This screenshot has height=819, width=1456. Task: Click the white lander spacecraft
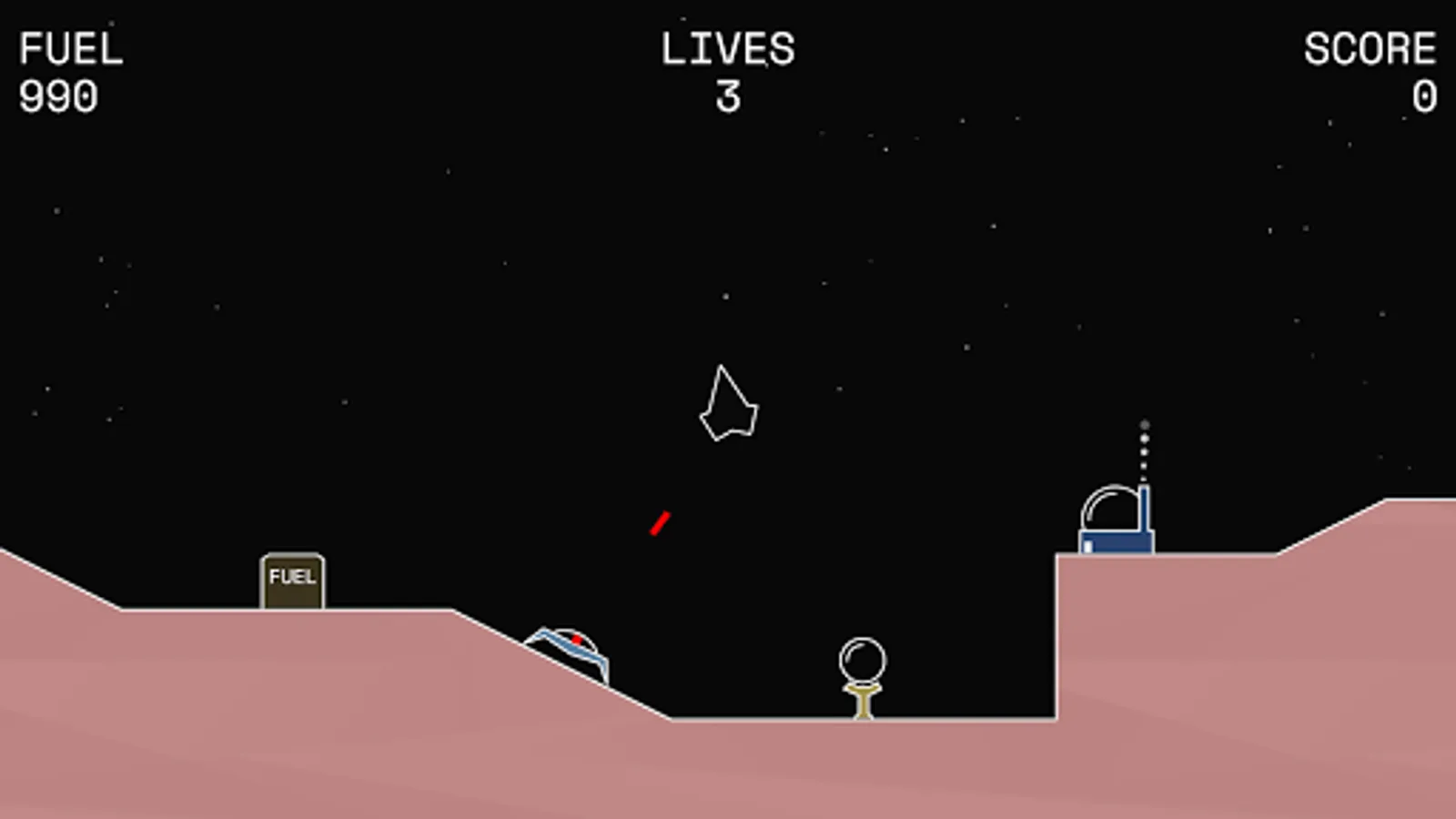click(728, 405)
